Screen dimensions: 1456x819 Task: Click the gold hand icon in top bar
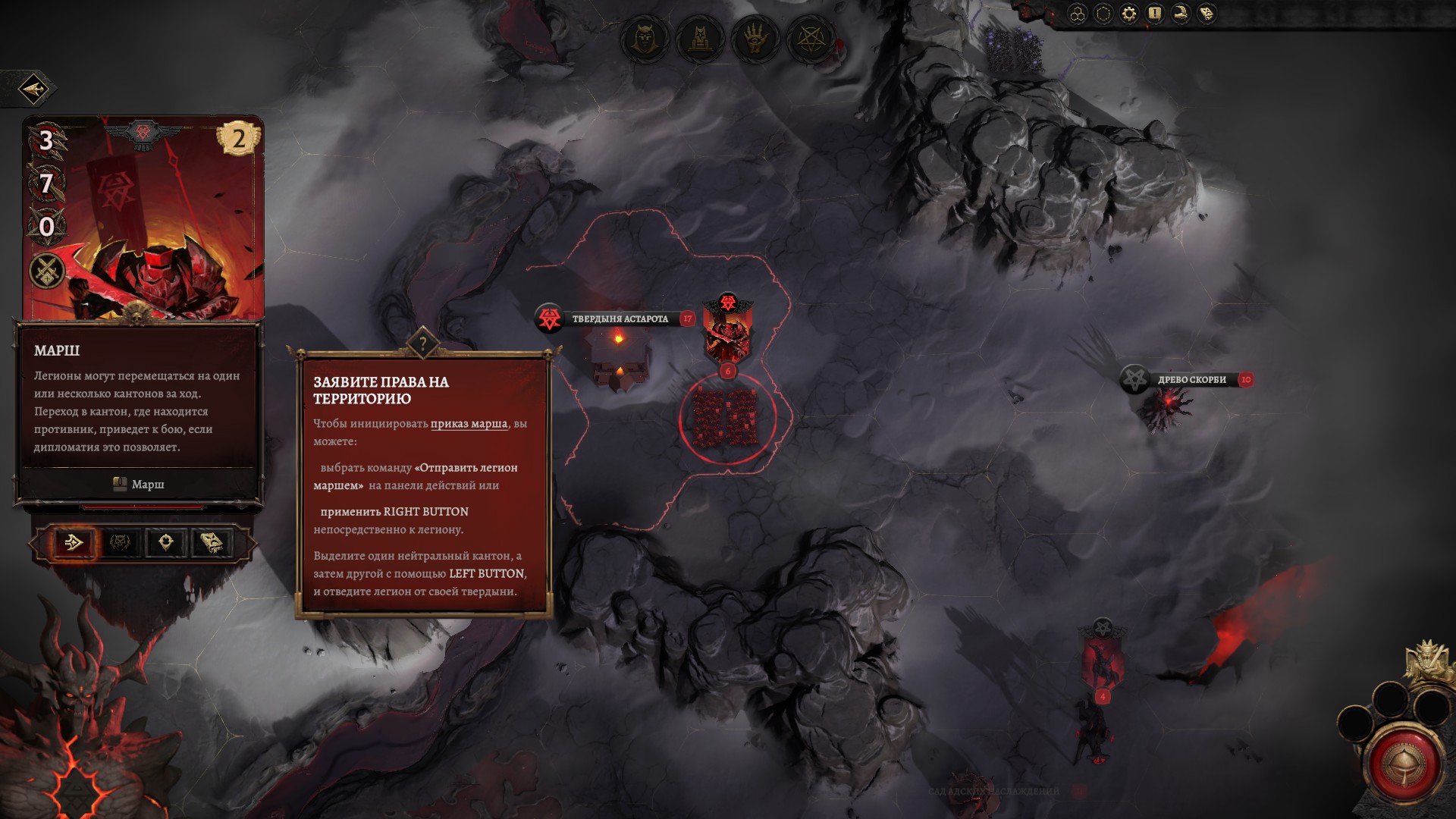coord(1181,14)
